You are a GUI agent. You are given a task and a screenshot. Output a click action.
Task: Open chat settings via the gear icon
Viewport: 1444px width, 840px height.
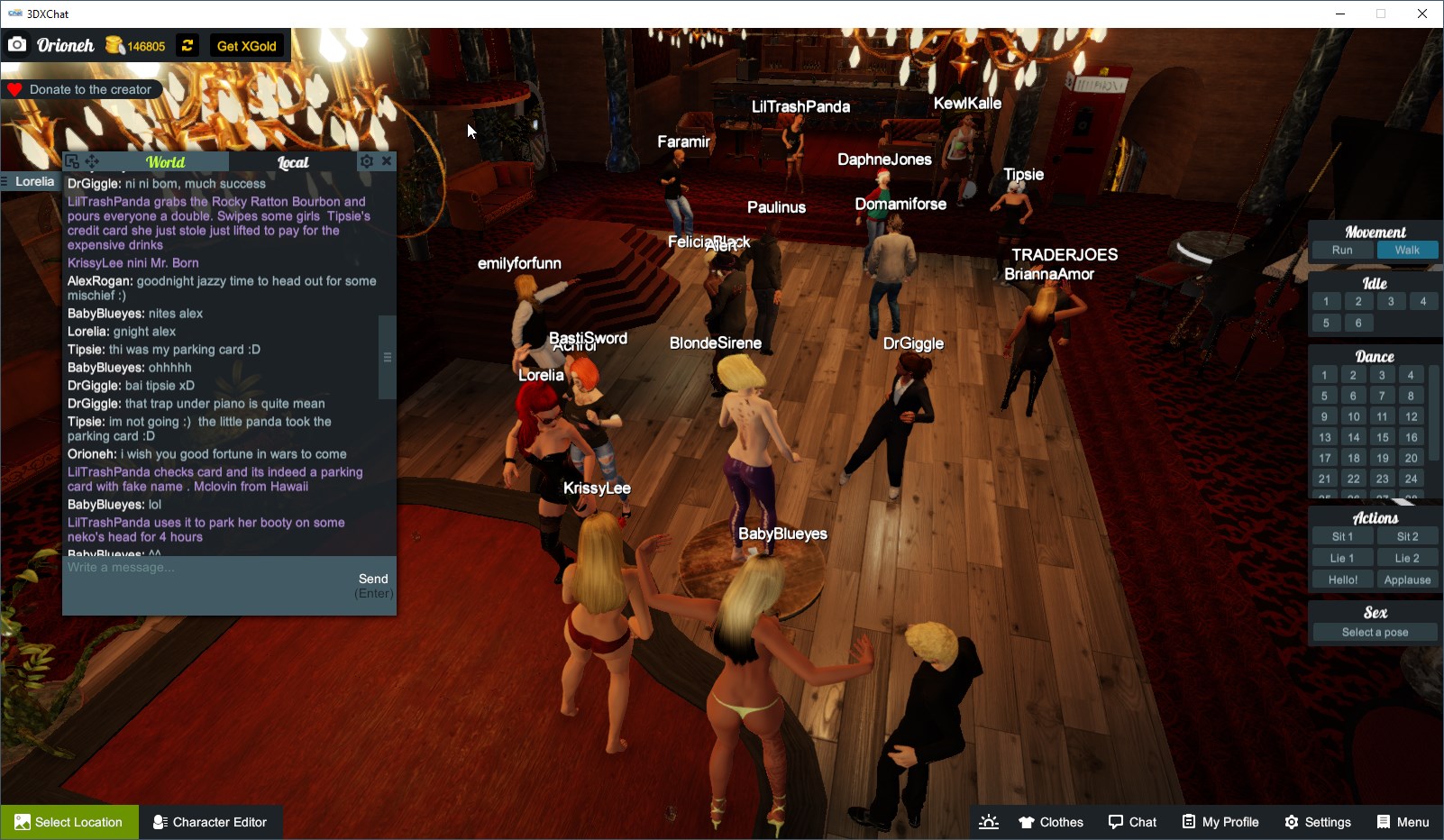[366, 160]
